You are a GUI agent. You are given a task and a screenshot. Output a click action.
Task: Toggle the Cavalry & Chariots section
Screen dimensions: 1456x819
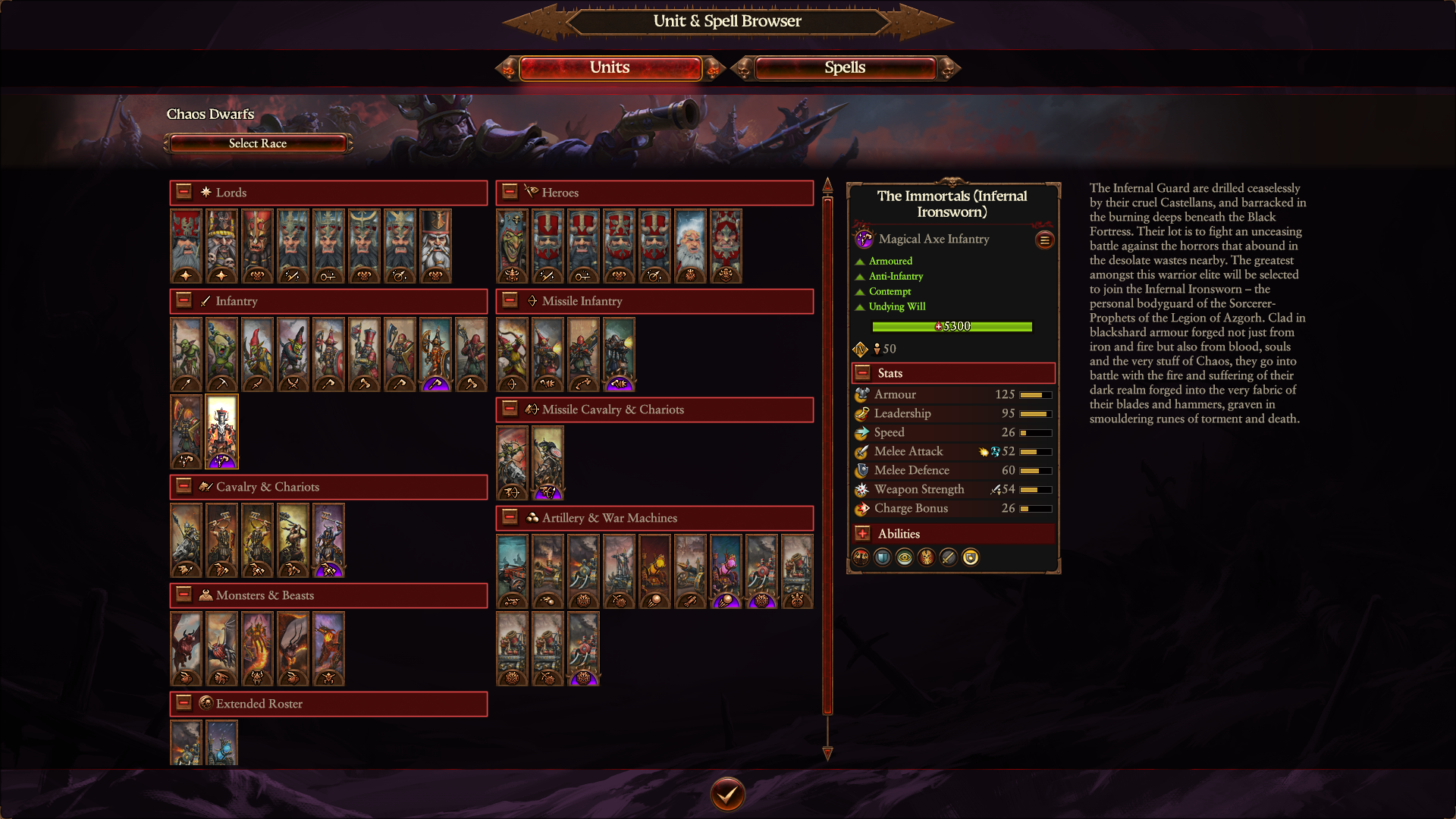pyautogui.click(x=184, y=486)
